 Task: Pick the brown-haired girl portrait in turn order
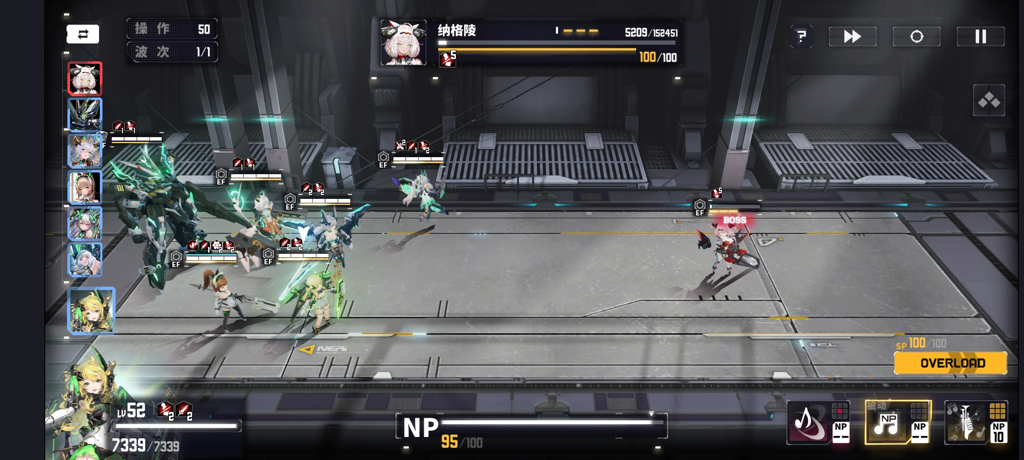pos(84,186)
